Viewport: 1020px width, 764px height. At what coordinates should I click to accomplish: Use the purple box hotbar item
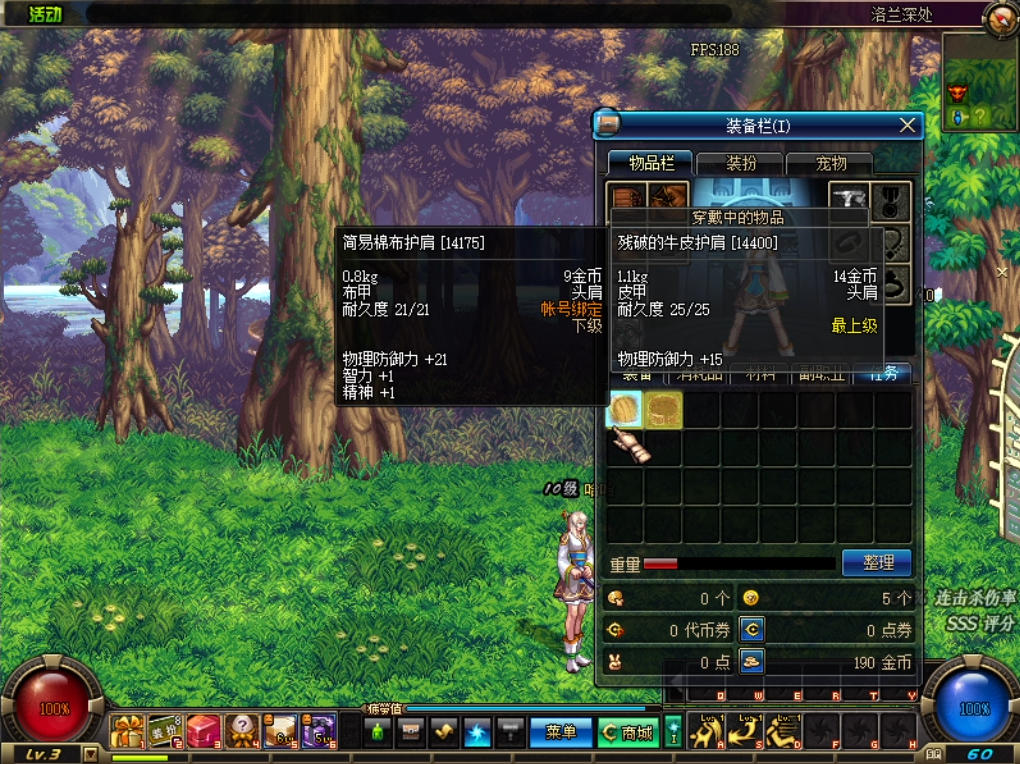pos(319,733)
